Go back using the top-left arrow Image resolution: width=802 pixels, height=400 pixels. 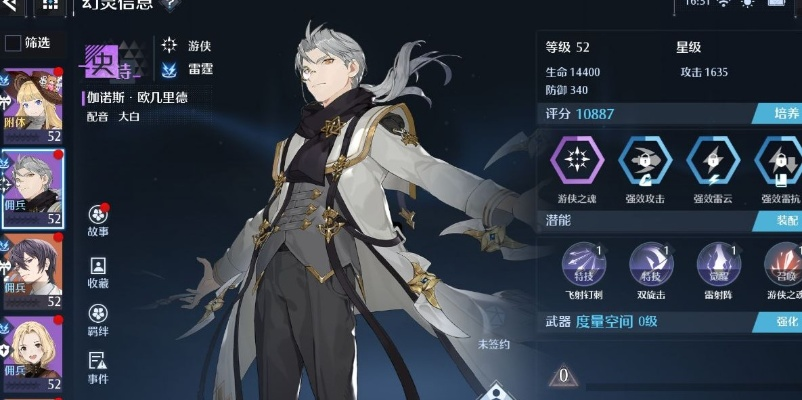tap(14, 5)
